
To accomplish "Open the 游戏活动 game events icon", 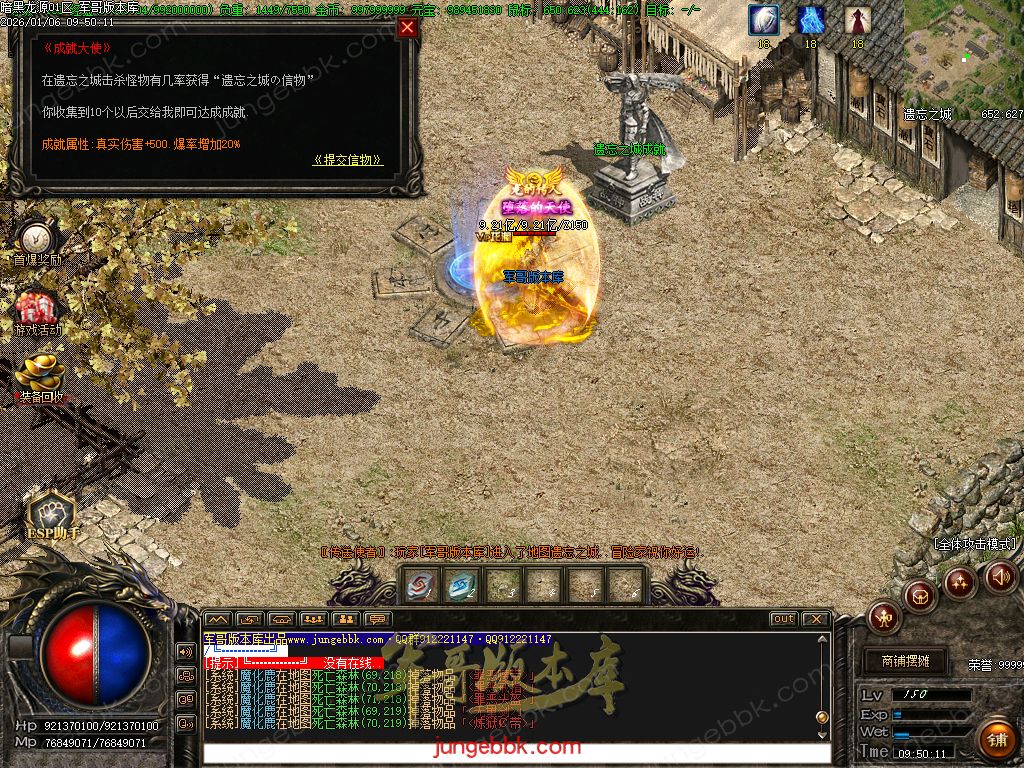I will point(37,310).
